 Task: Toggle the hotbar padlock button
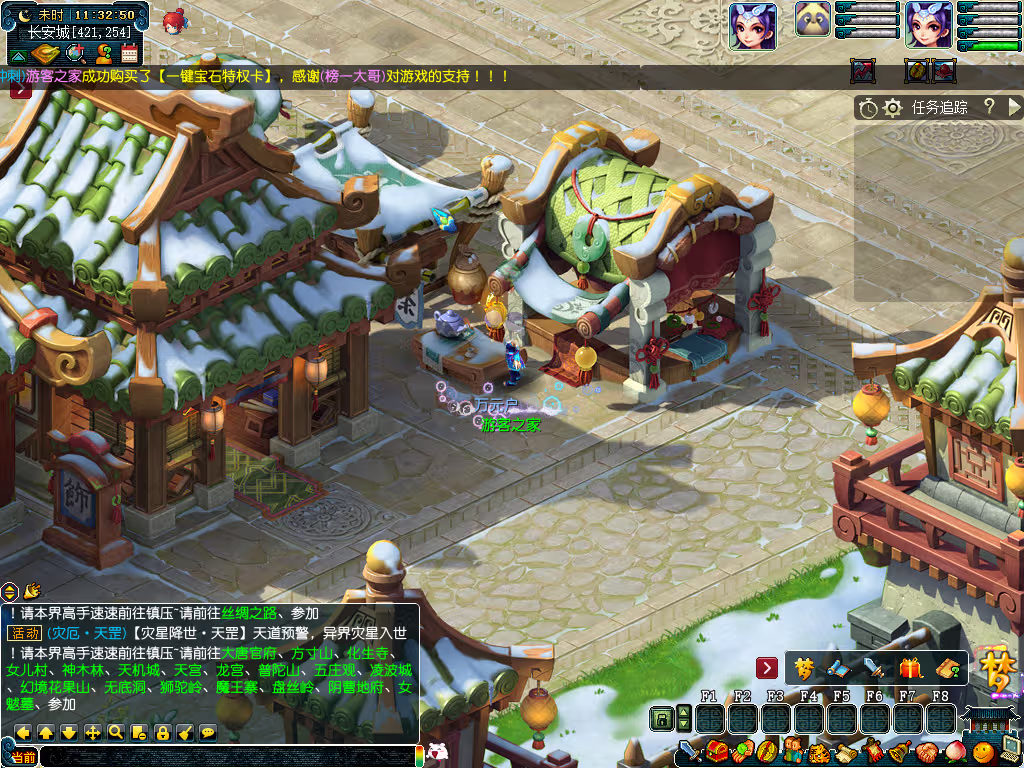tap(661, 718)
